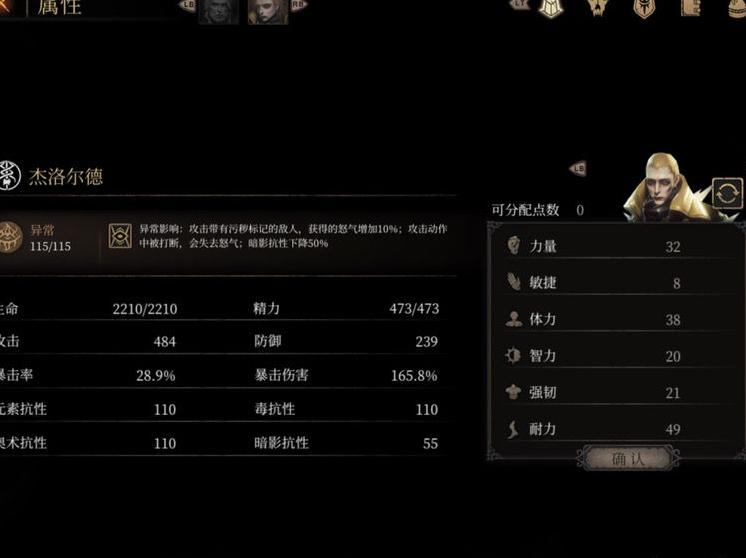Open the scroll-shaped tab in top bar
This screenshot has height=558, width=746.
690,8
